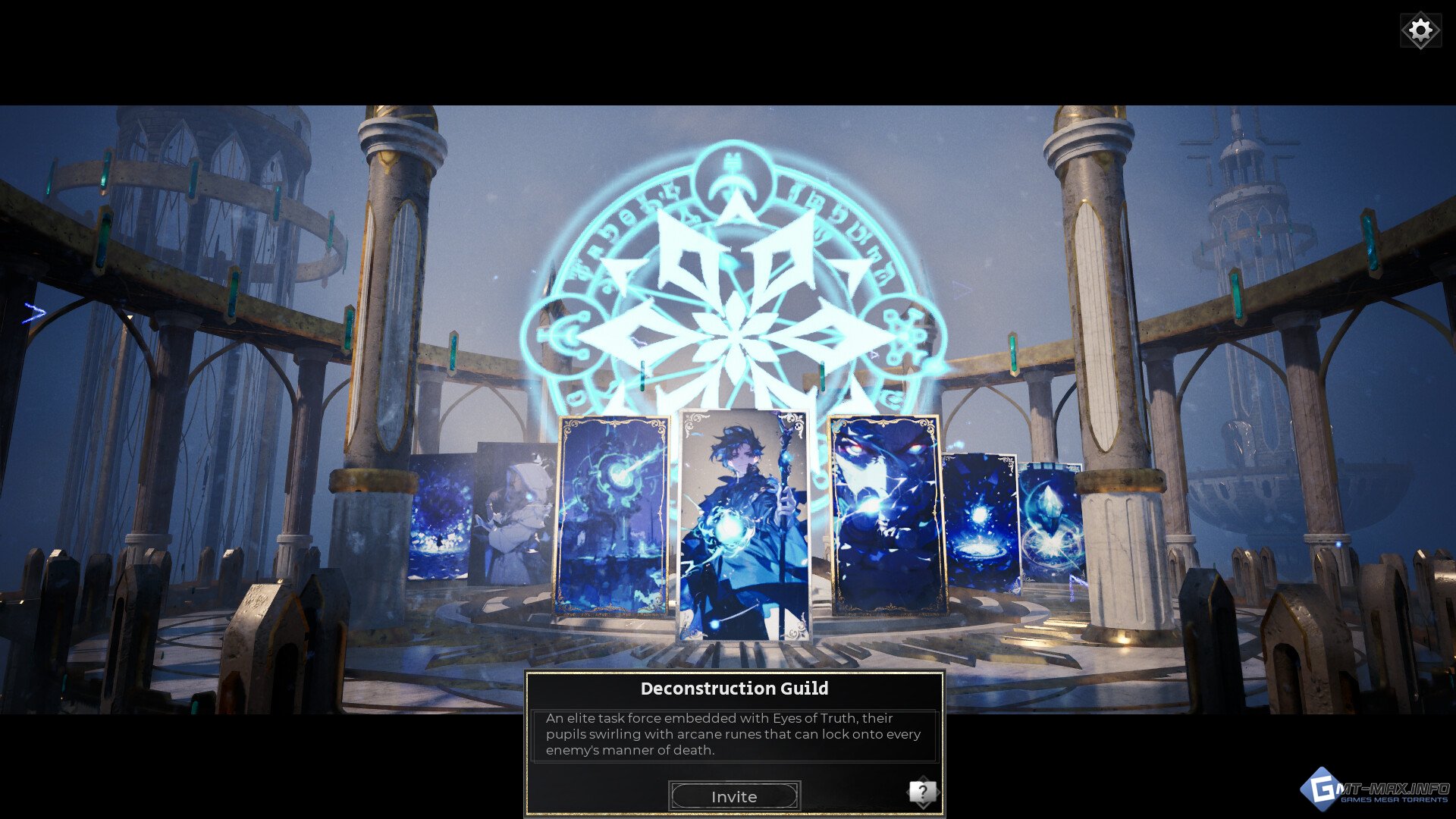Image resolution: width=1456 pixels, height=819 pixels.
Task: Select the staff-wielding mage card
Action: point(744,525)
